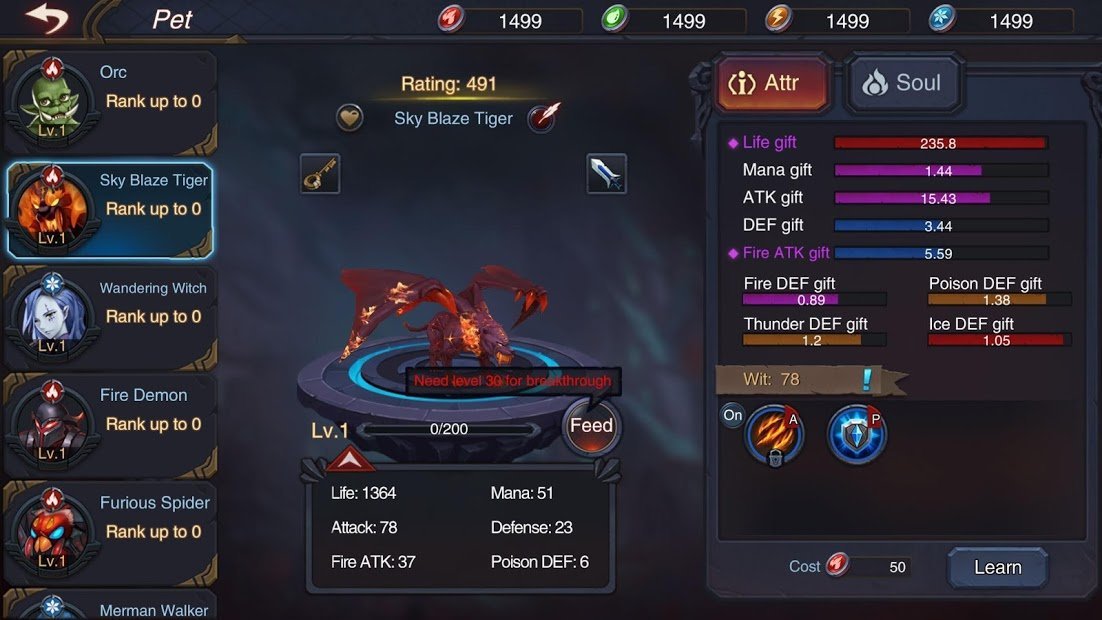Learn a new skill
The image size is (1102, 620).
(997, 567)
